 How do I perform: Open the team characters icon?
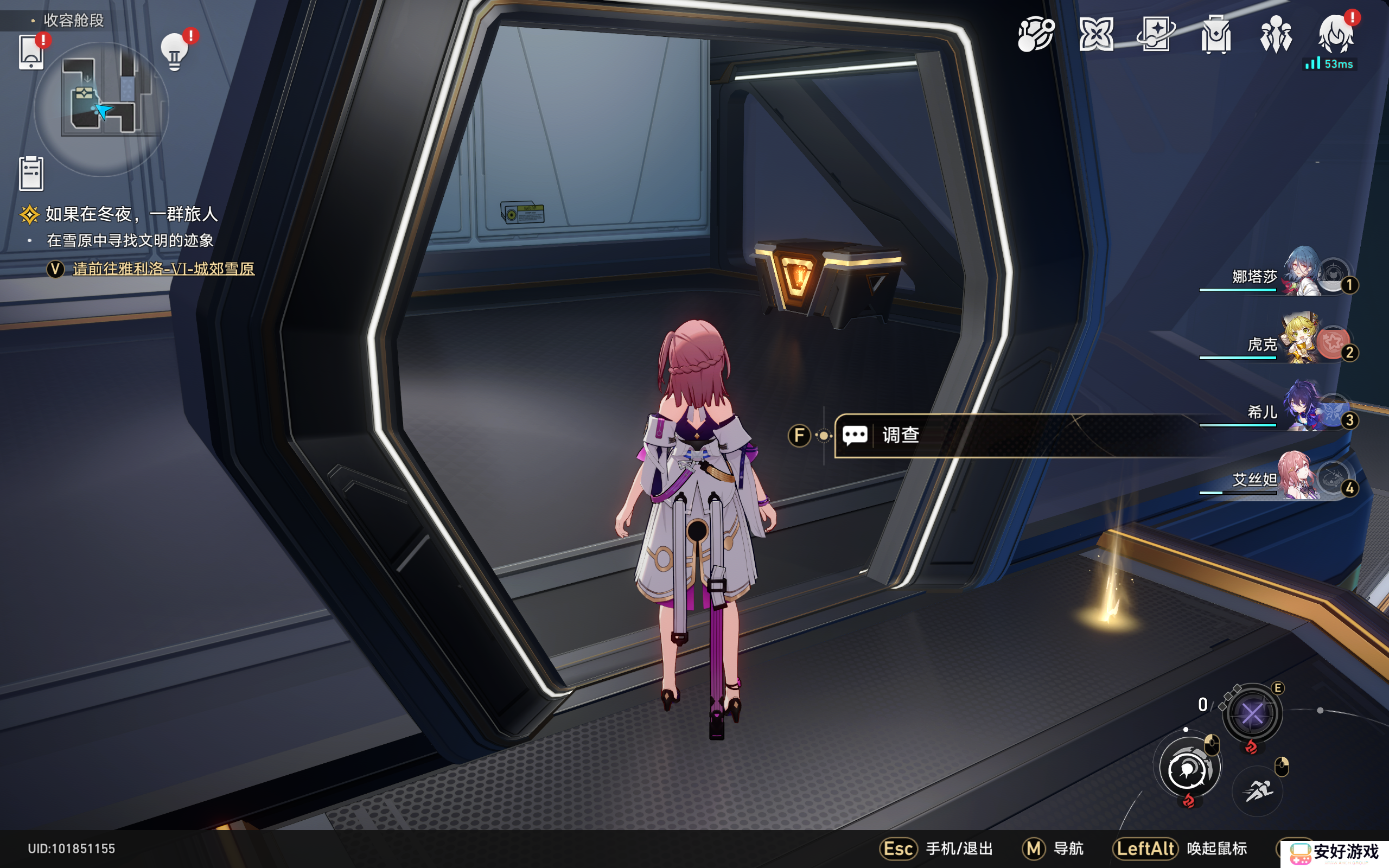1276,35
